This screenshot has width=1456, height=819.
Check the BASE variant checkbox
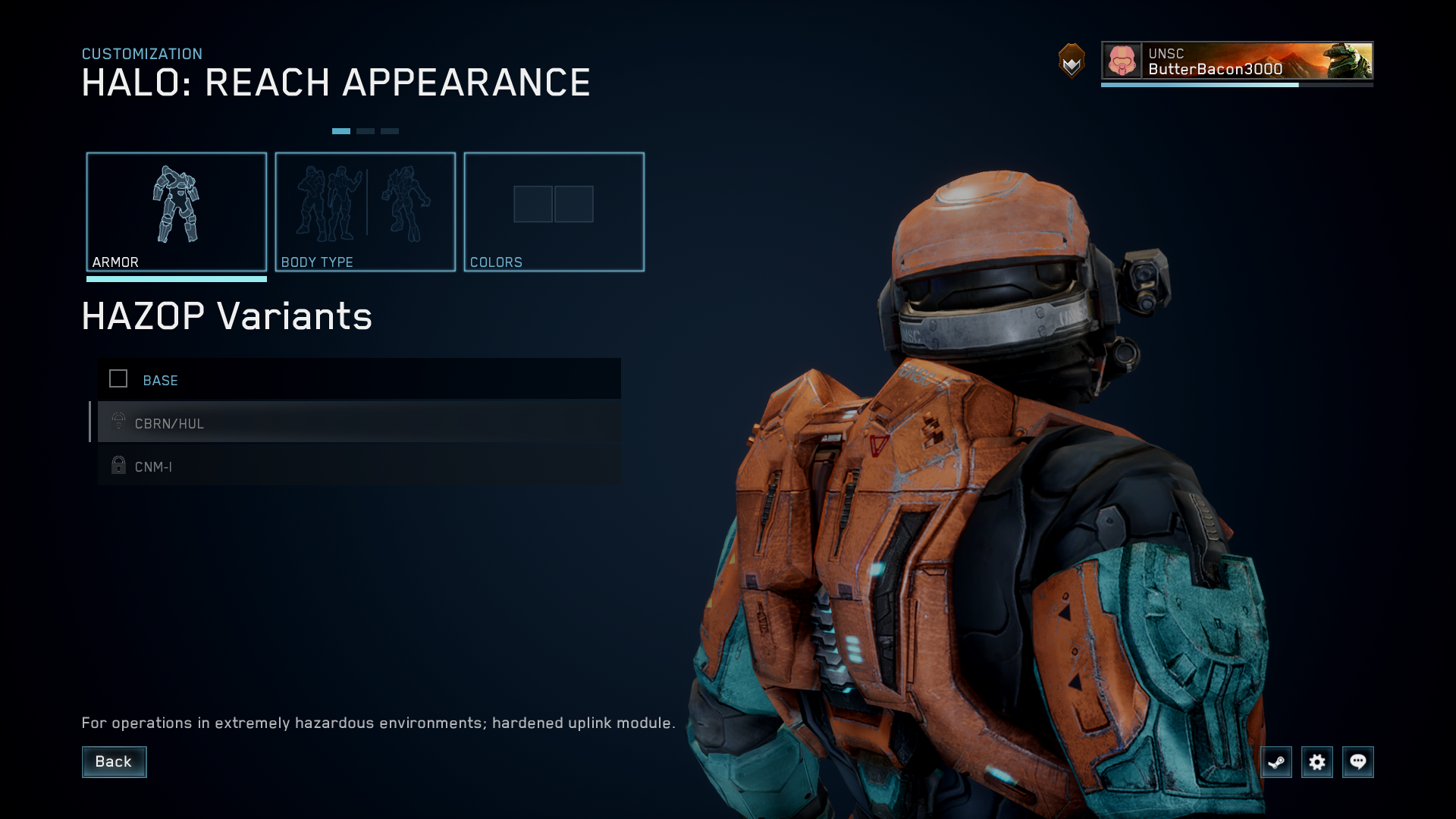click(118, 378)
